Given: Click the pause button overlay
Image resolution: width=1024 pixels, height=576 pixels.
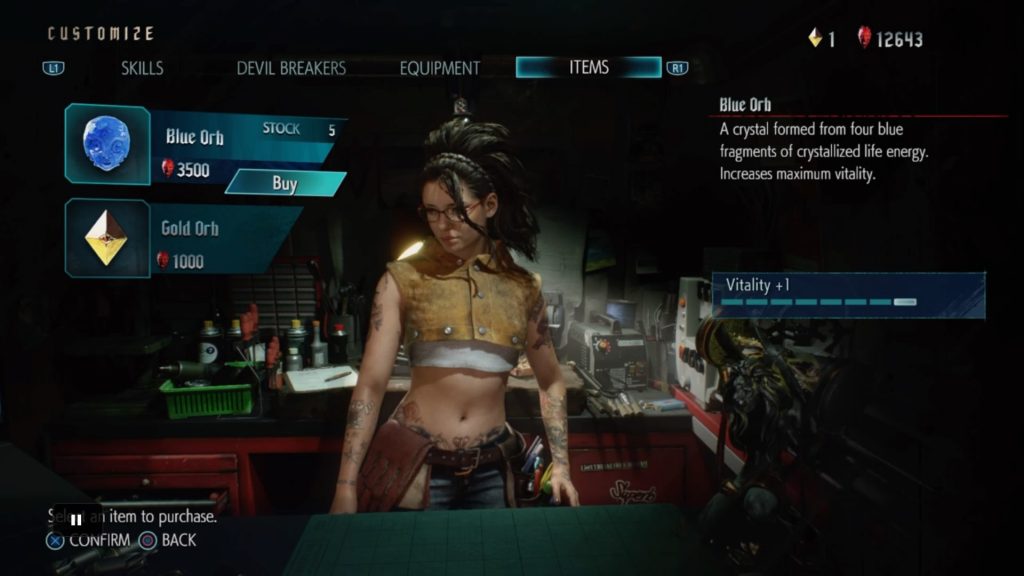Looking at the screenshot, I should point(76,520).
